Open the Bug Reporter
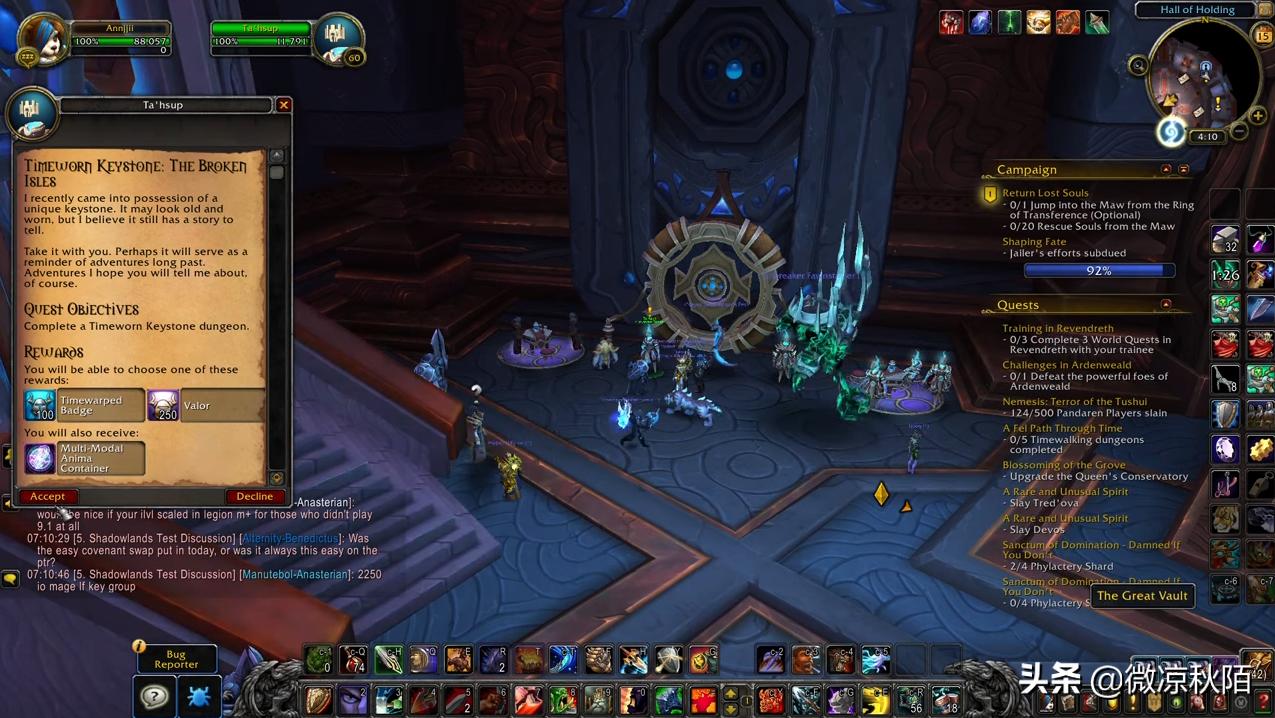This screenshot has width=1275, height=718. pos(176,659)
